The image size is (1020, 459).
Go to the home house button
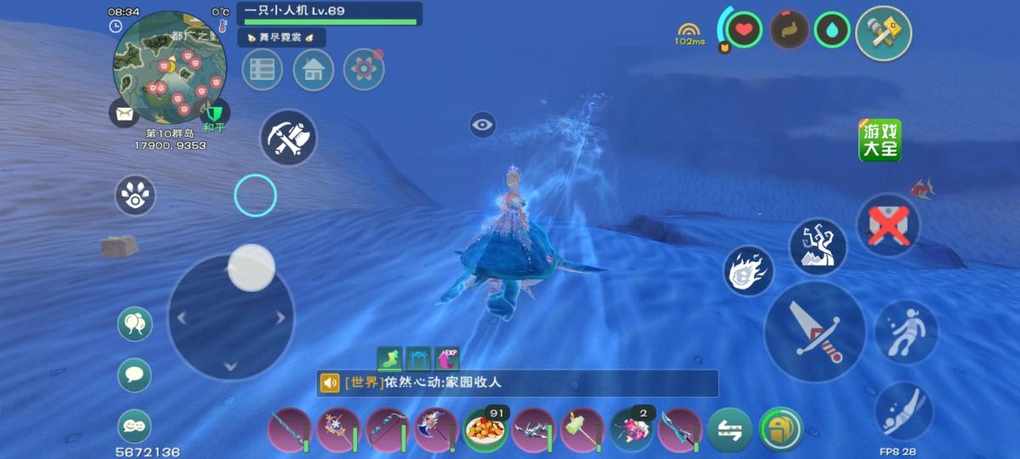(314, 70)
